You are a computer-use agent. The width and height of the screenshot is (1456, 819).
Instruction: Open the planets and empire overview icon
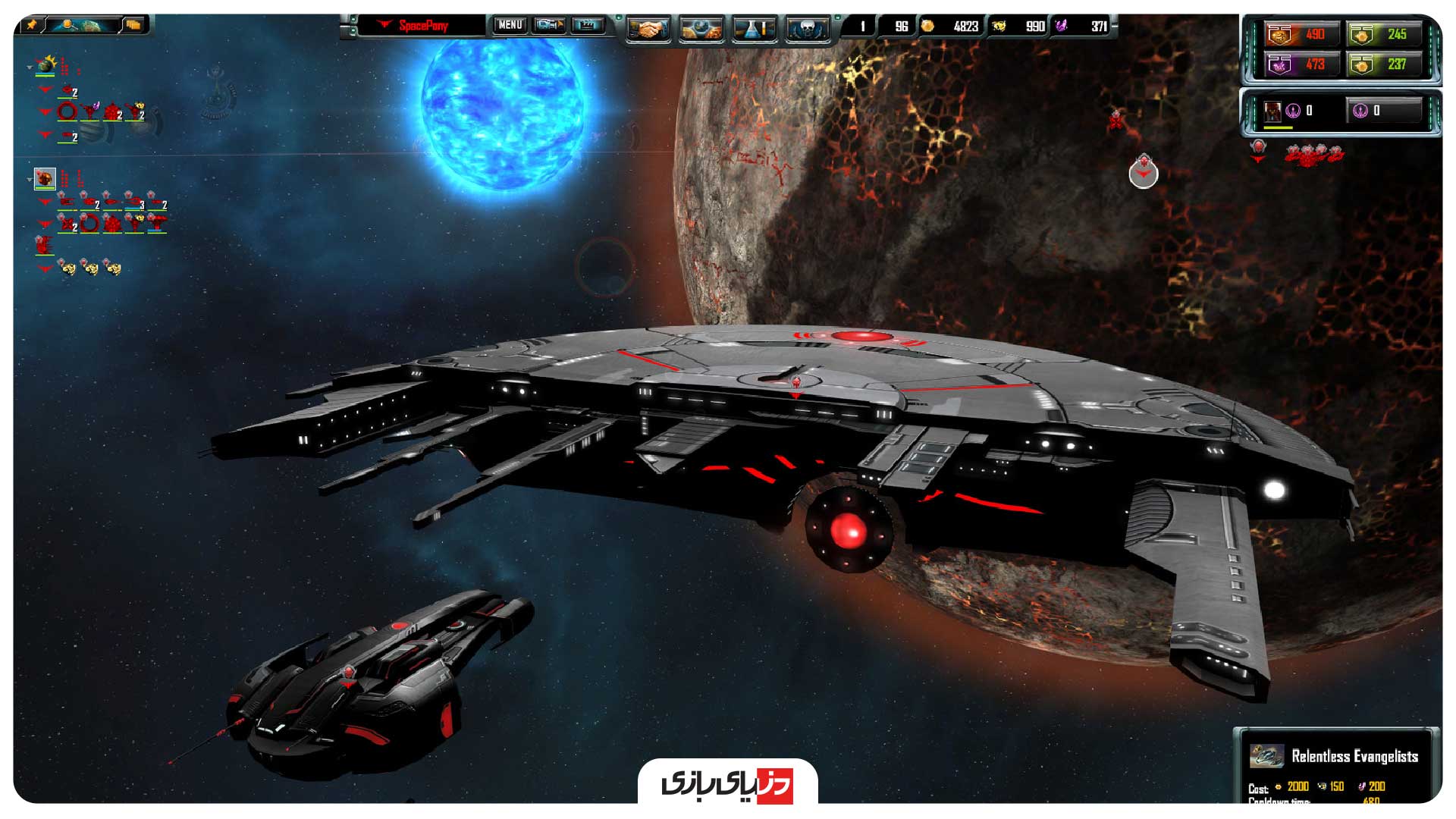pyautogui.click(x=701, y=28)
